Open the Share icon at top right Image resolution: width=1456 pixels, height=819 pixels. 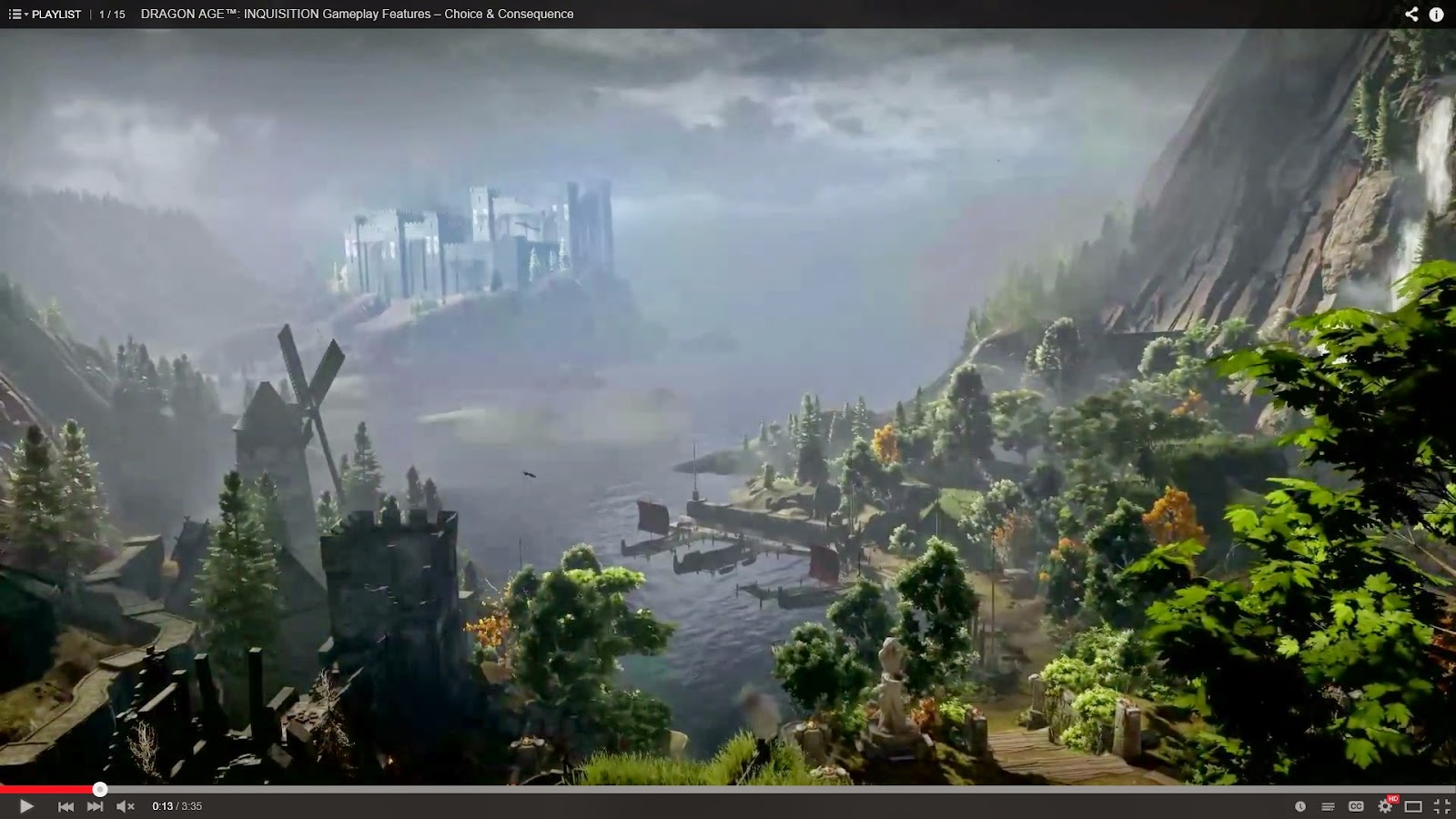coord(1410,14)
